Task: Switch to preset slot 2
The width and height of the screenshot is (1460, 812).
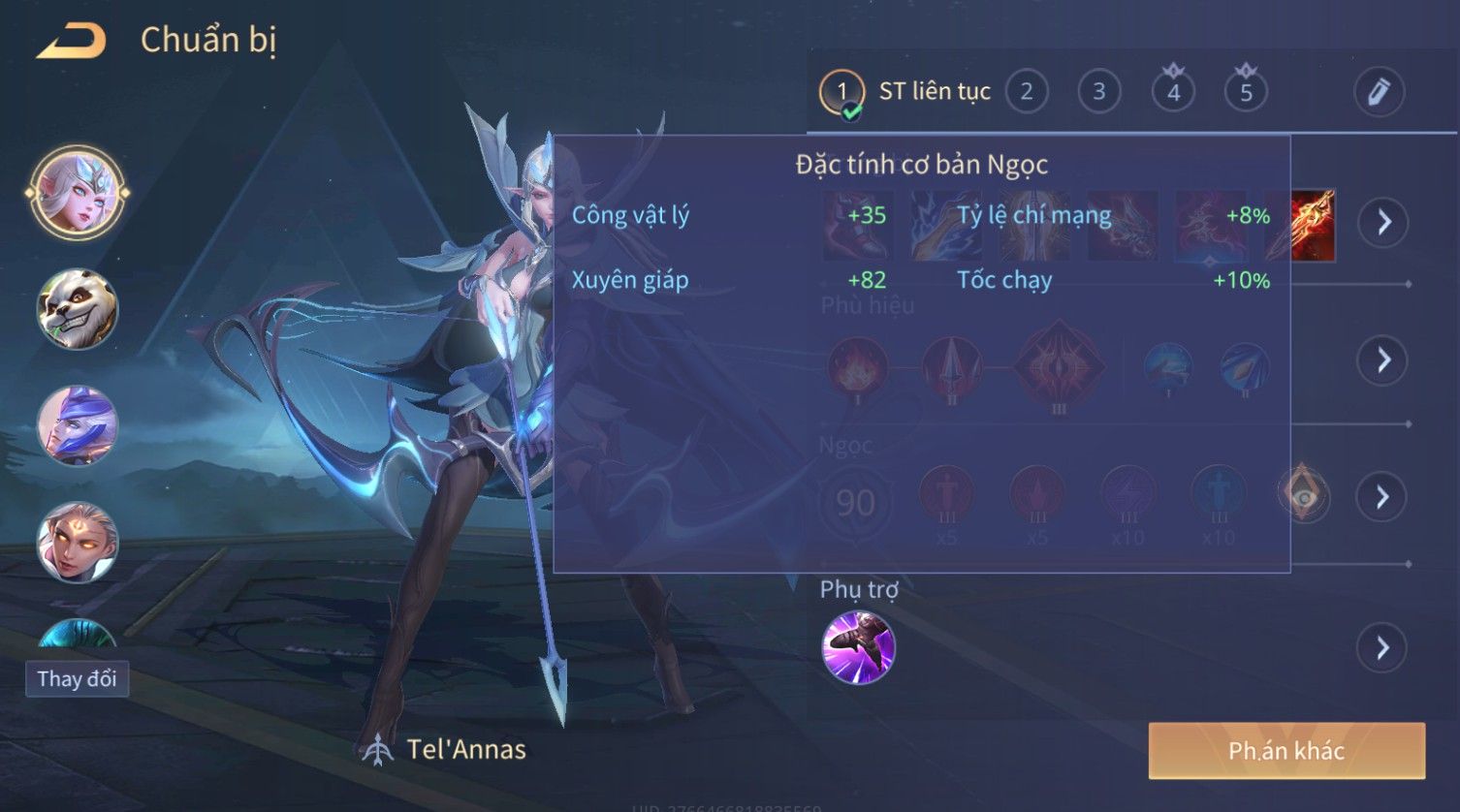Action: tap(1026, 92)
